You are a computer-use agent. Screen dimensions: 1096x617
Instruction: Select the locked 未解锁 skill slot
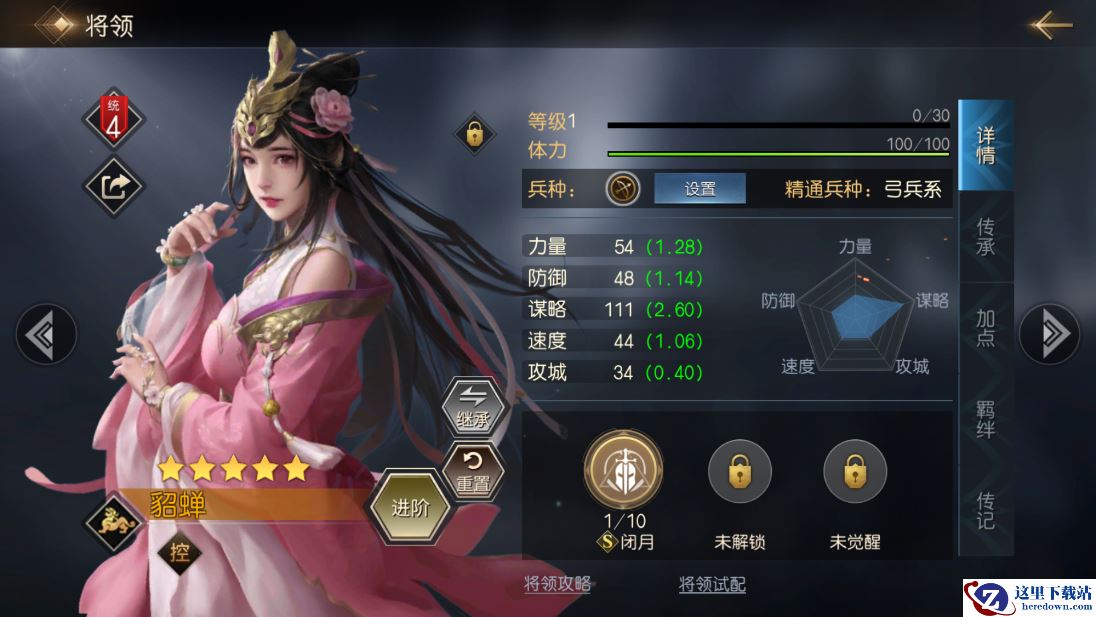click(x=740, y=470)
